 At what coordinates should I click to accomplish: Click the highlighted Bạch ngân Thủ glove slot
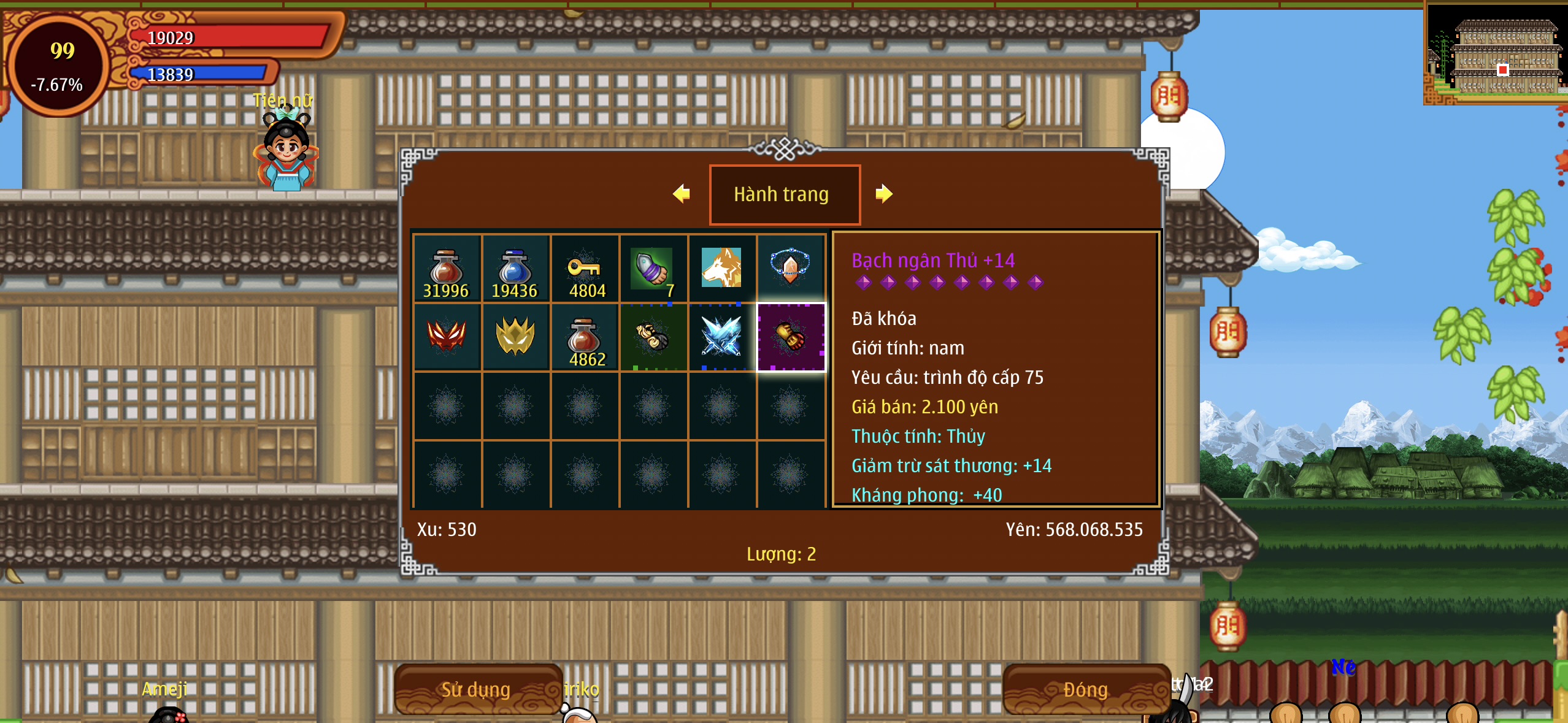pos(791,337)
